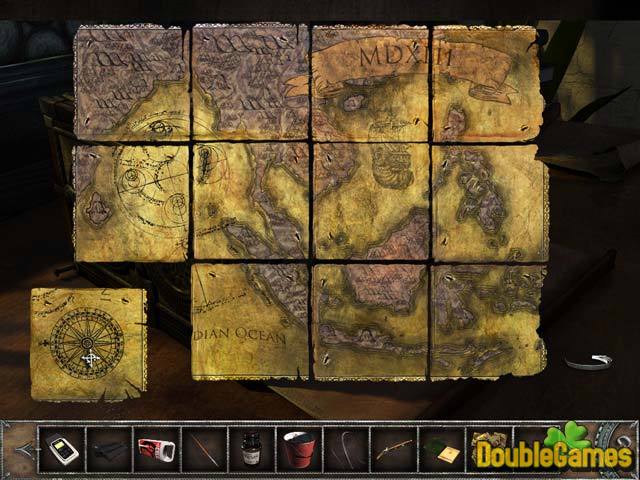The image size is (640, 480).
Task: Select the MDXIII banner map tile
Action: [370, 82]
